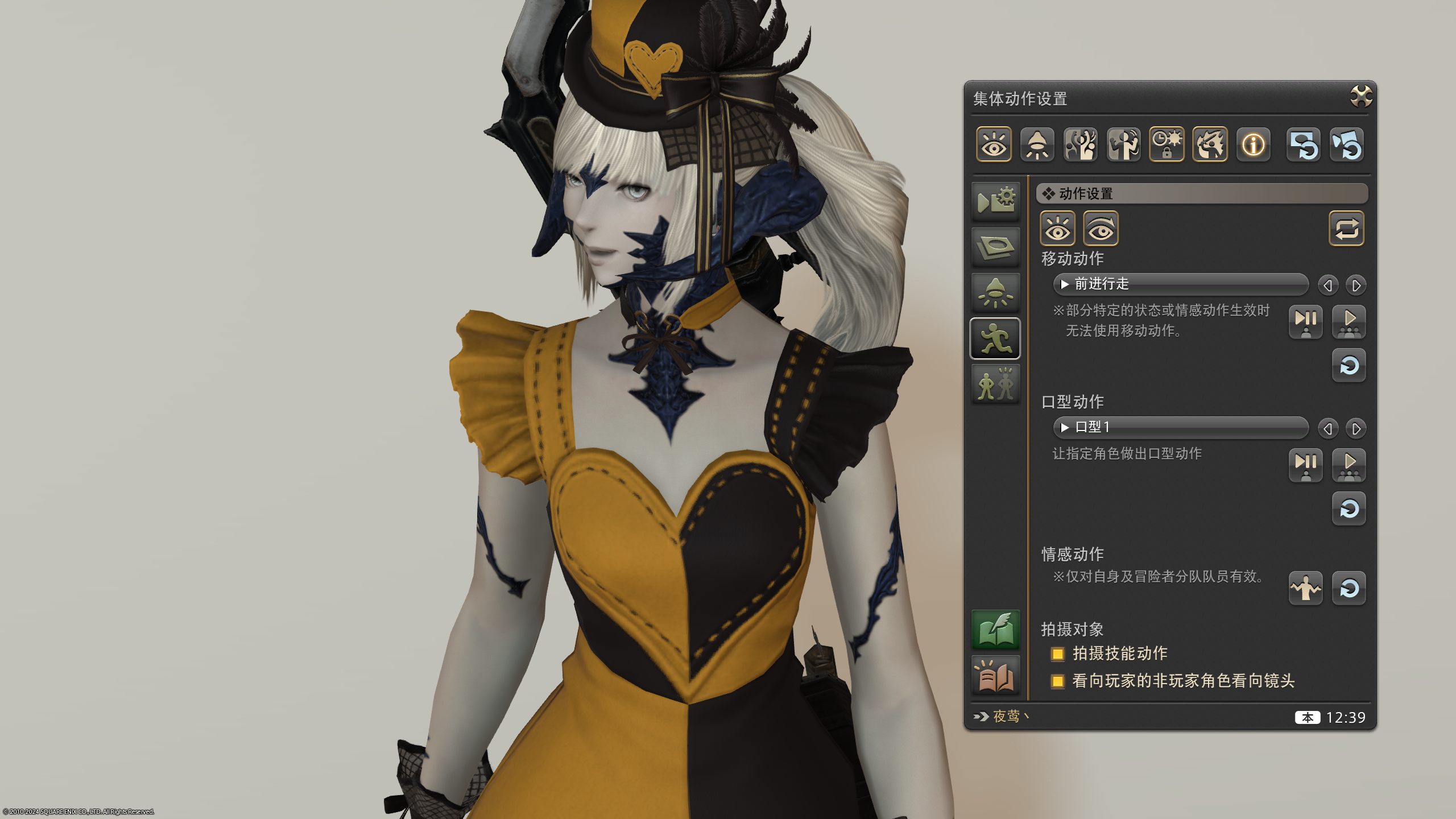Select the character display eye icon in top toolbar

click(994, 145)
